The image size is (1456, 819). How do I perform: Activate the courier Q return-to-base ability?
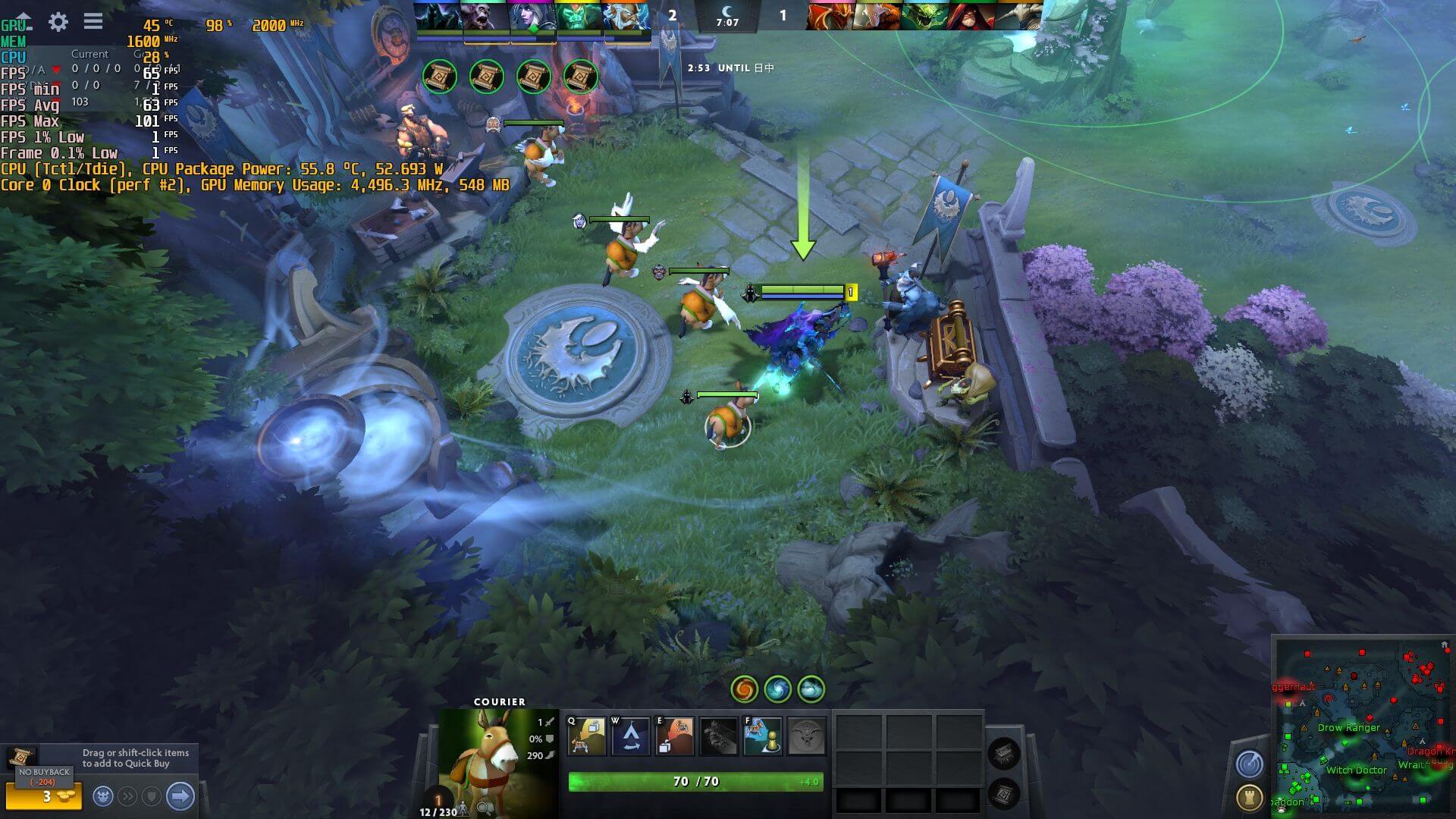click(587, 736)
